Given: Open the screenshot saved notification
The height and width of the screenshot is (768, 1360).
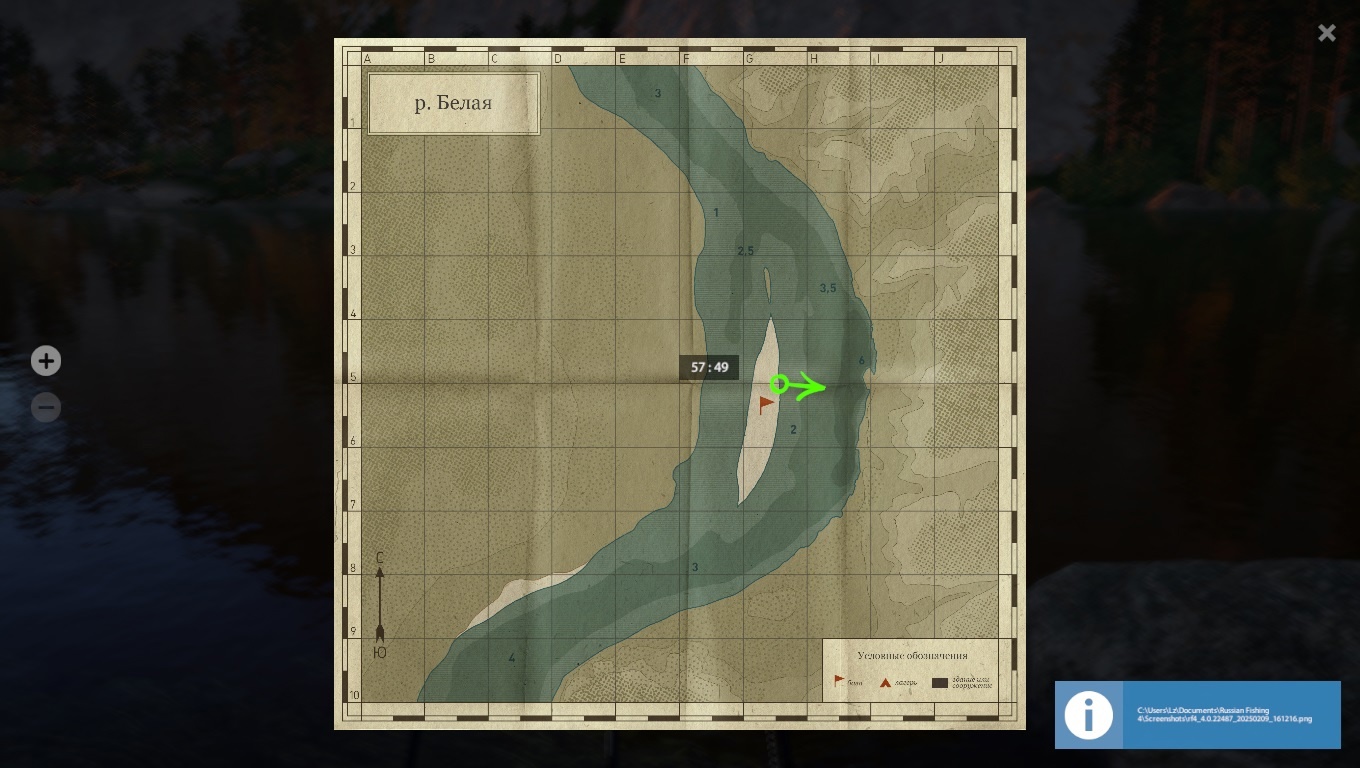Looking at the screenshot, I should tap(1197, 714).
